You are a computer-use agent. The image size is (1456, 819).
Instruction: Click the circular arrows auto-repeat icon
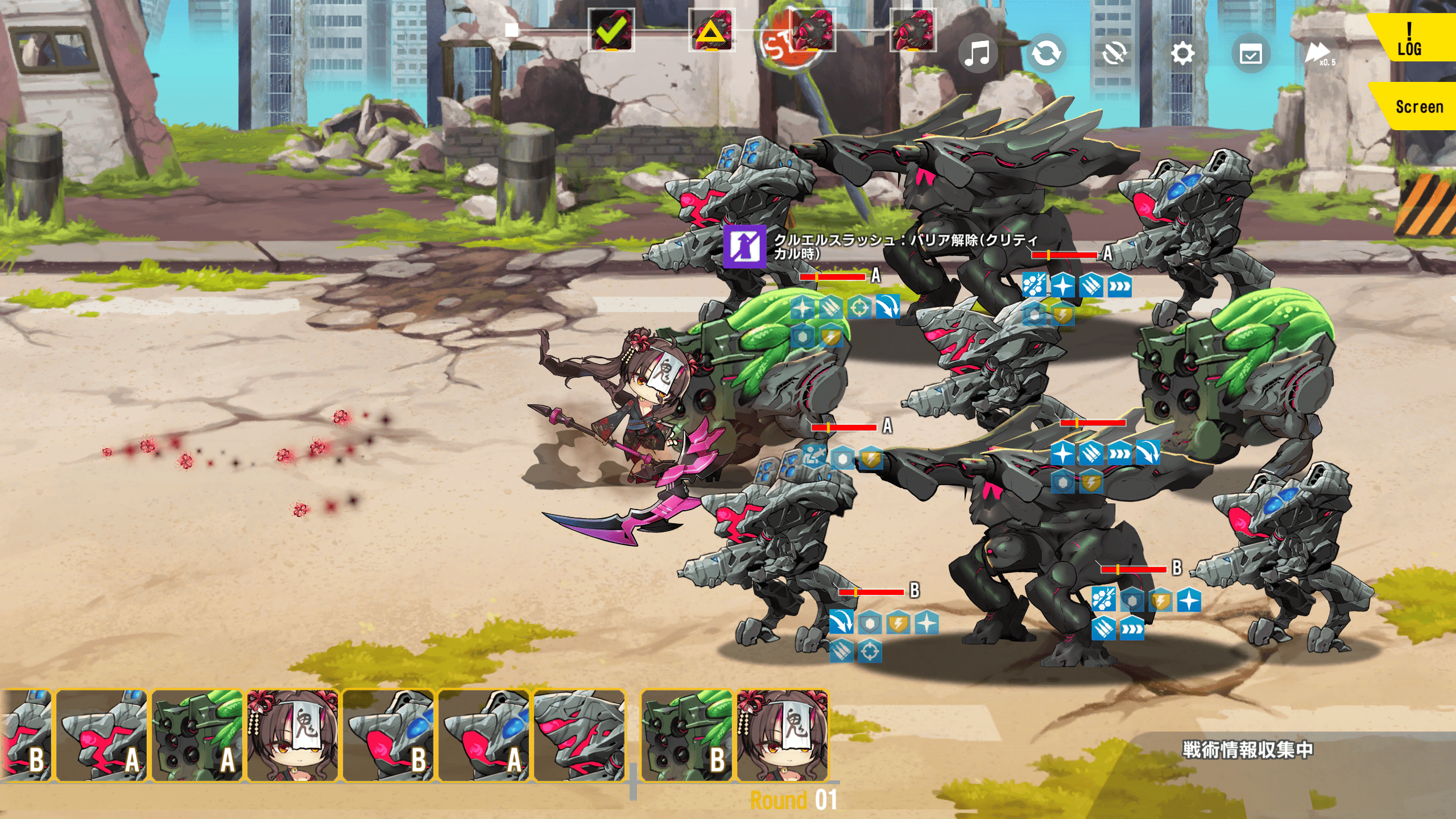[1046, 54]
